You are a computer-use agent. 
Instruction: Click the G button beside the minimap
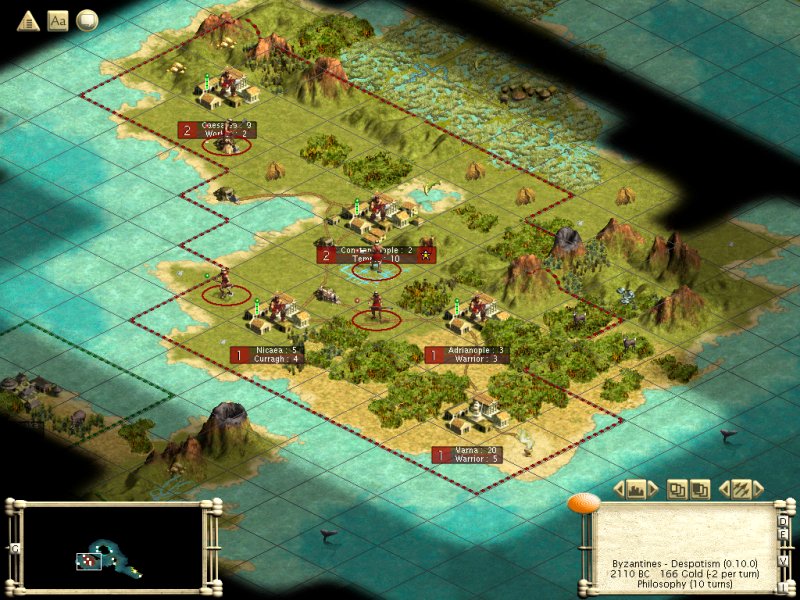click(14, 549)
